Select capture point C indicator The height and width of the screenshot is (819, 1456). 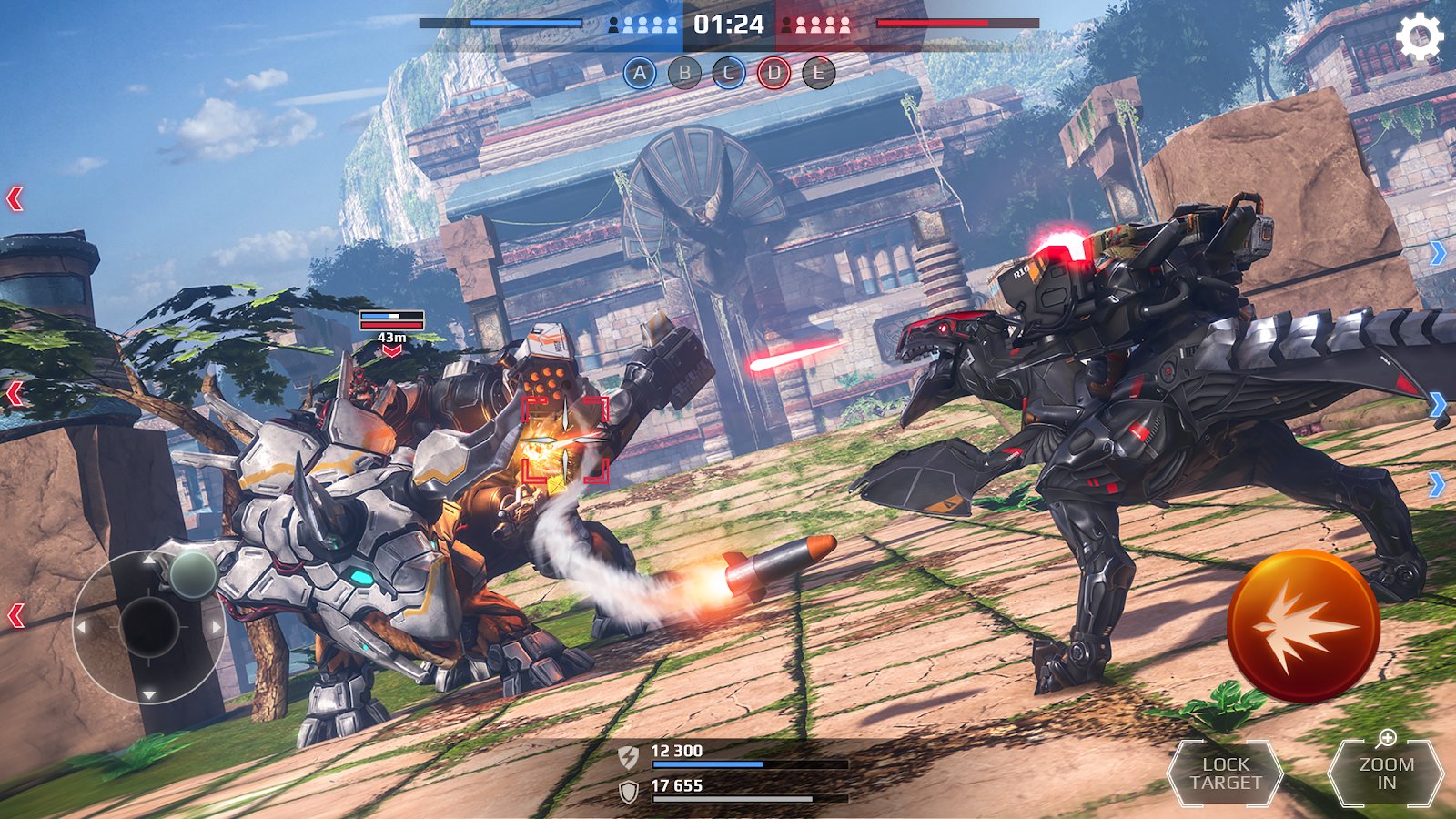pyautogui.click(x=729, y=73)
